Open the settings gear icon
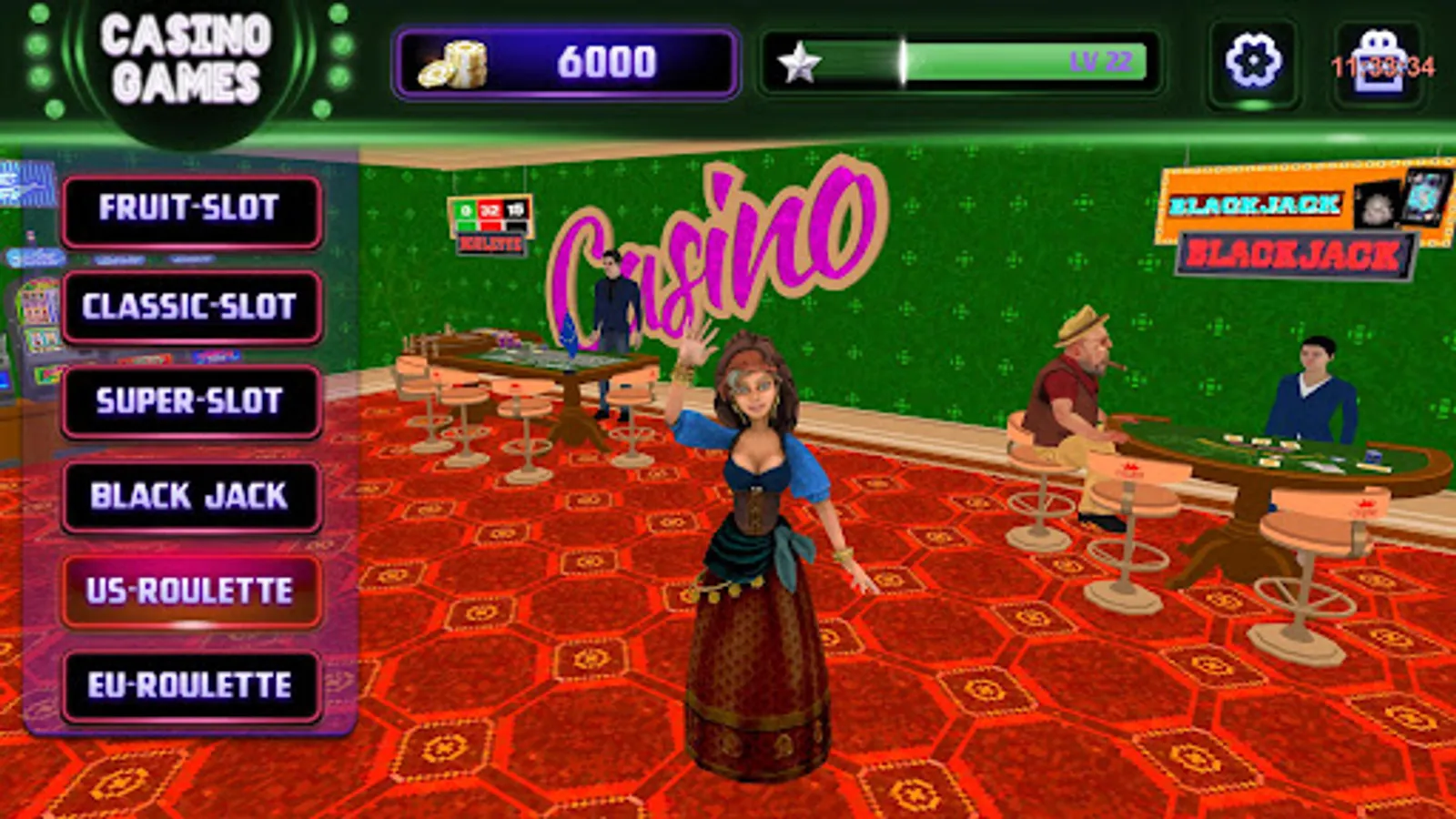Viewport: 1456px width, 819px height. [x=1254, y=62]
